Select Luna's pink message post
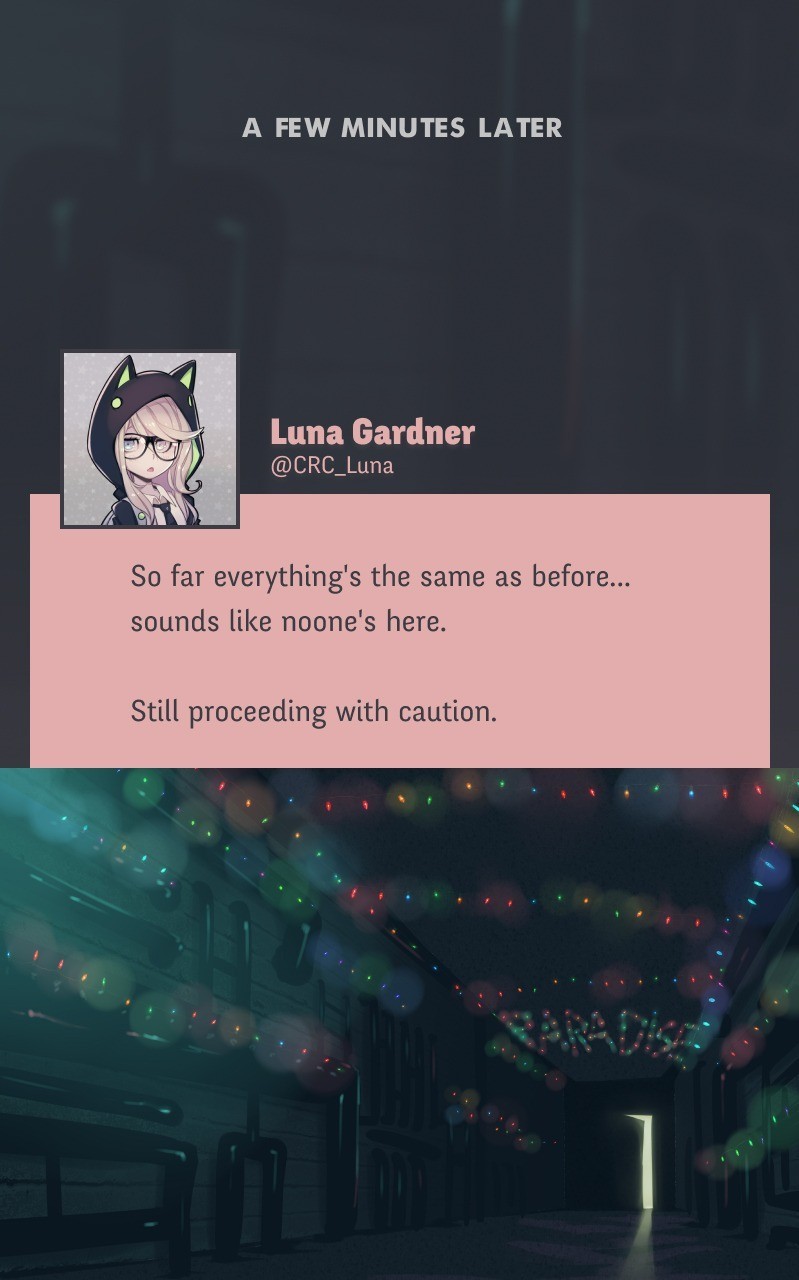 (400, 644)
